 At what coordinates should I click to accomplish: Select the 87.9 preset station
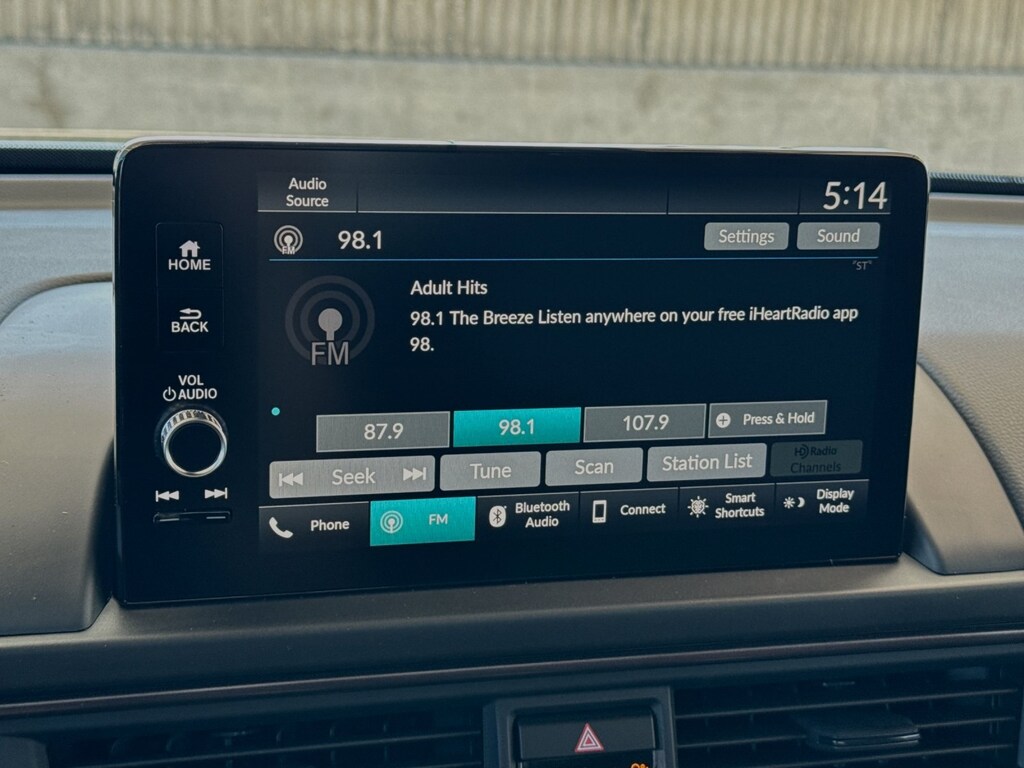click(383, 431)
